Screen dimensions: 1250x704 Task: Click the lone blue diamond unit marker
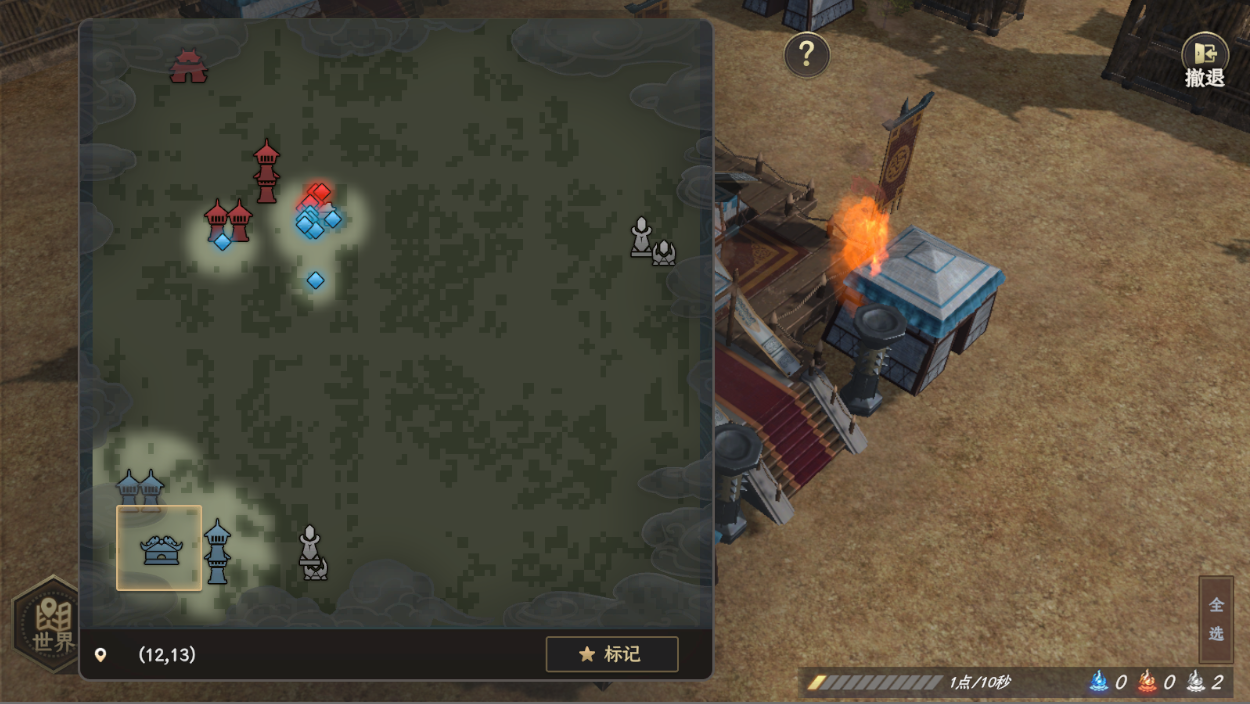click(315, 280)
